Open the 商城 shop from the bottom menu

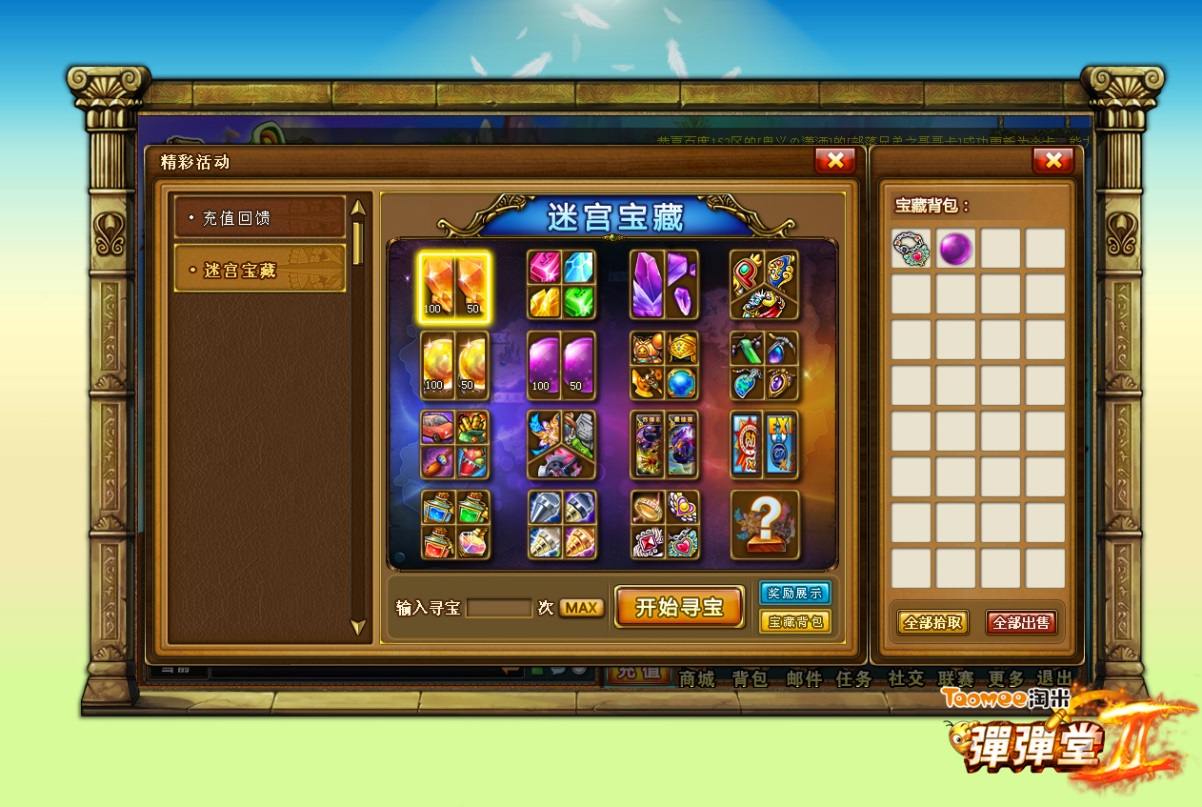click(x=697, y=679)
